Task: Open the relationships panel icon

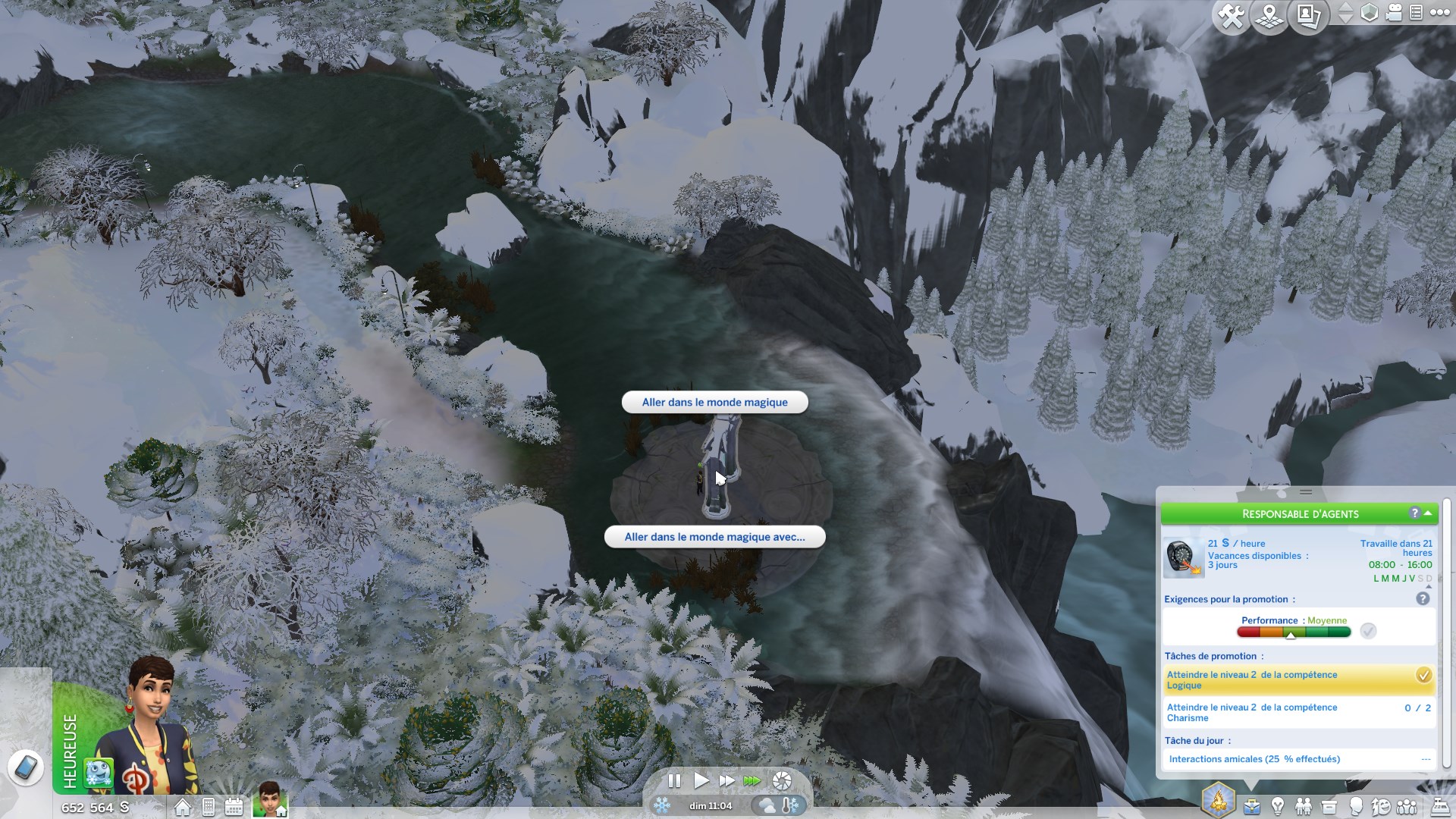Action: [x=1304, y=806]
